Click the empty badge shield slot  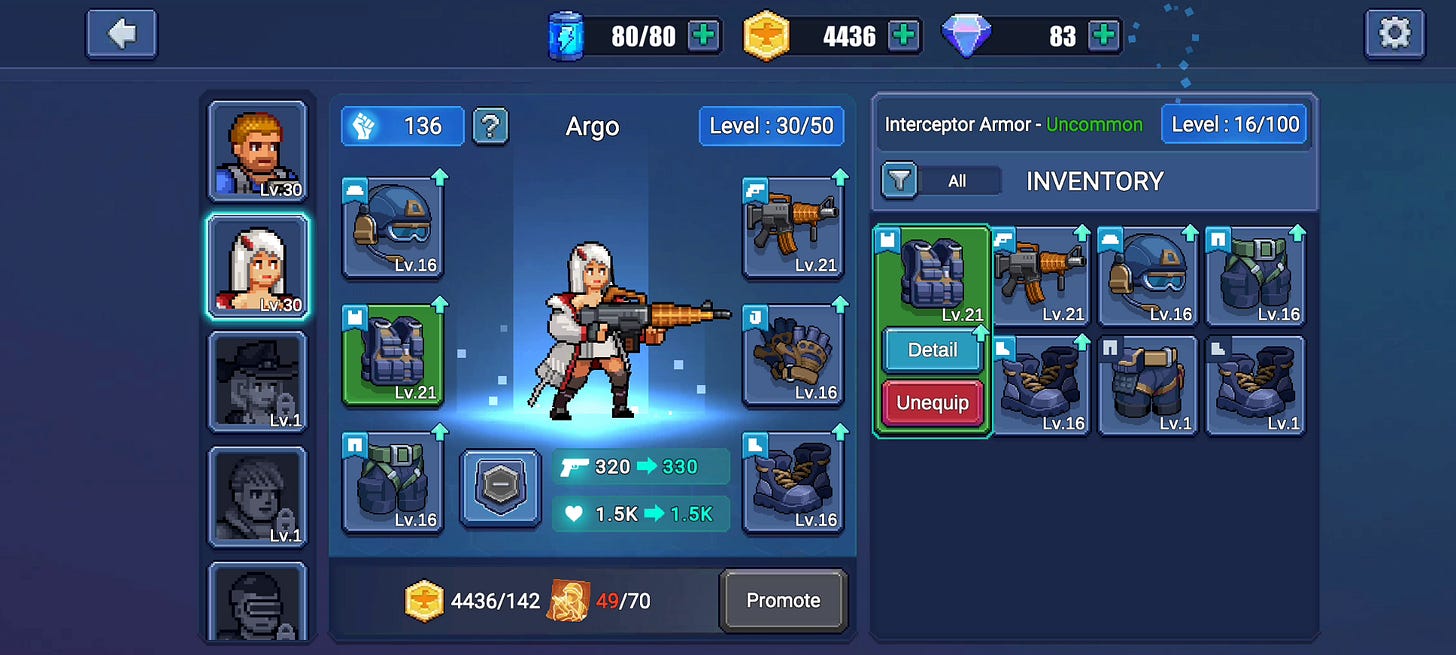pos(500,487)
